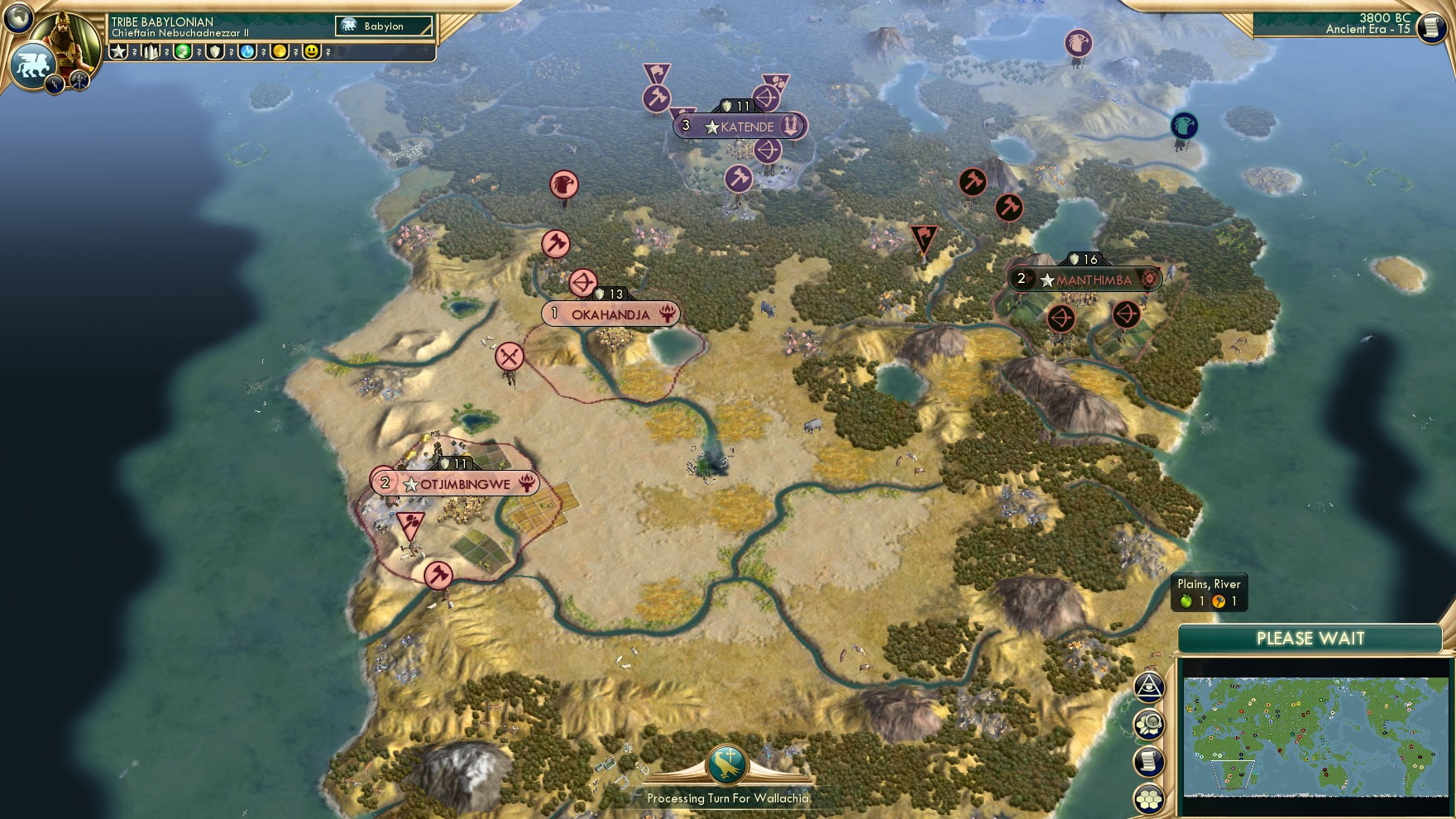The image size is (1456, 819).
Task: Click the diplomacy globe button in top-left
Action: [18, 18]
